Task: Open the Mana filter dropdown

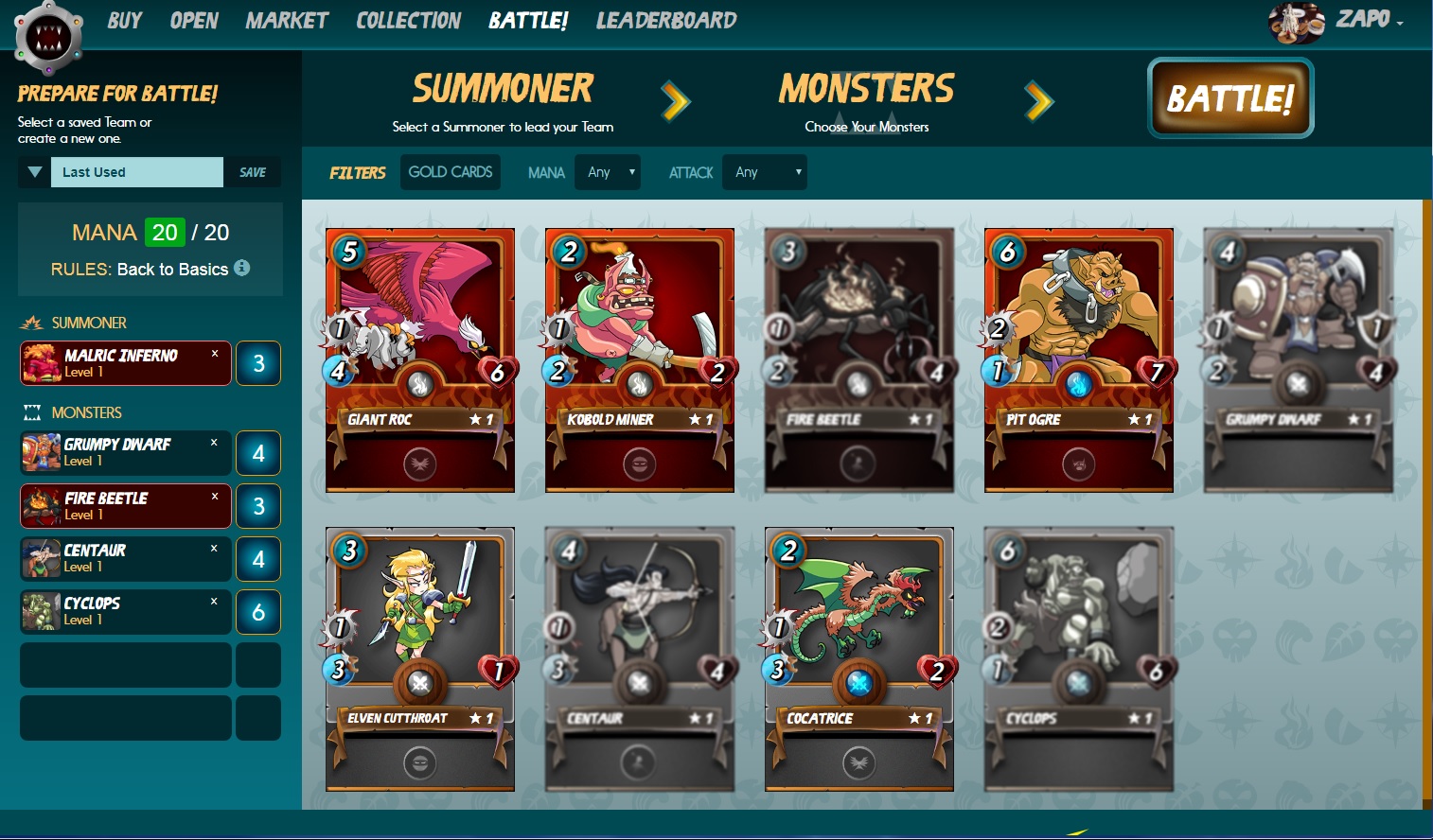Action: click(608, 172)
